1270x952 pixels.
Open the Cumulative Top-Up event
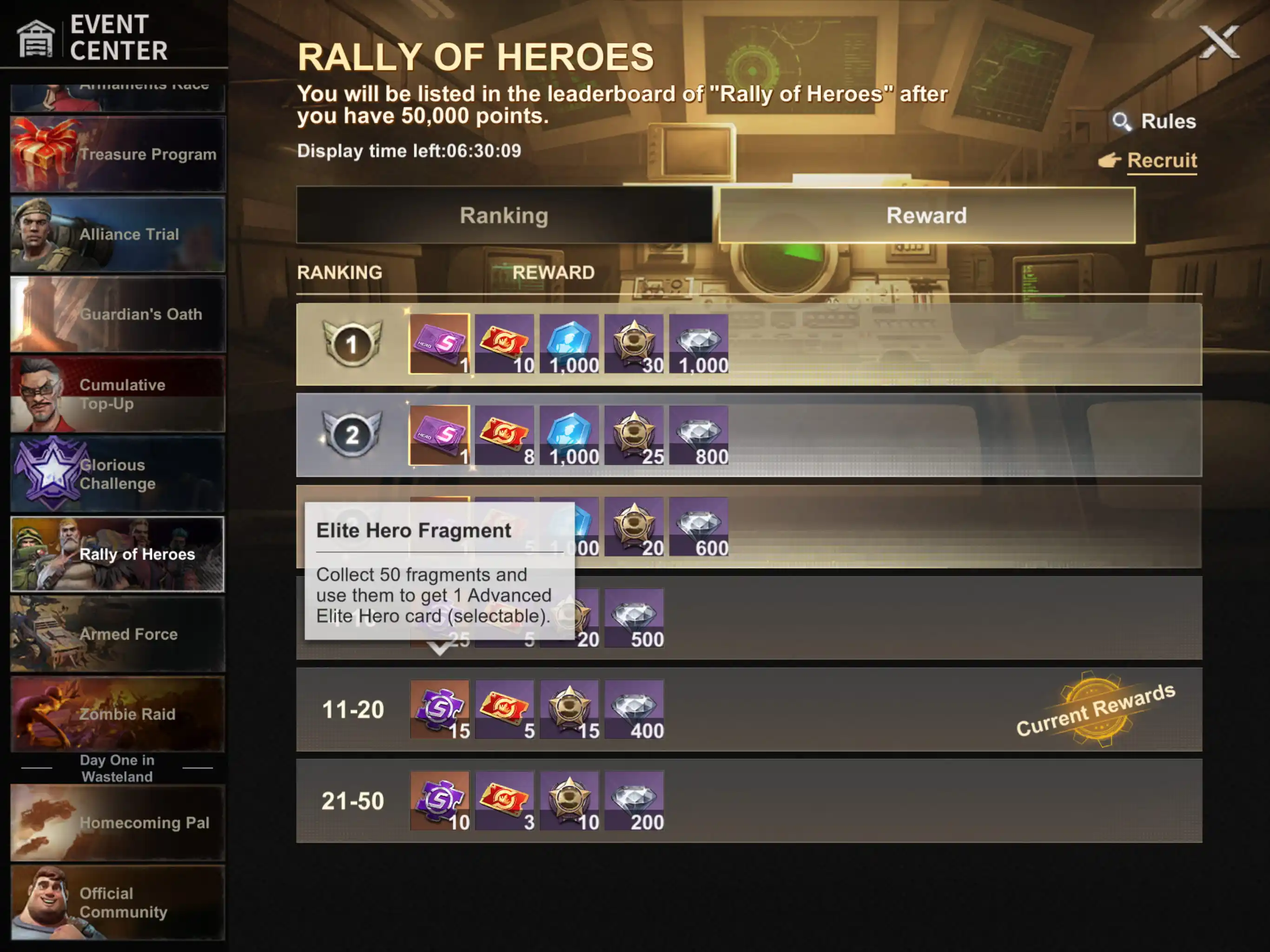tap(118, 394)
